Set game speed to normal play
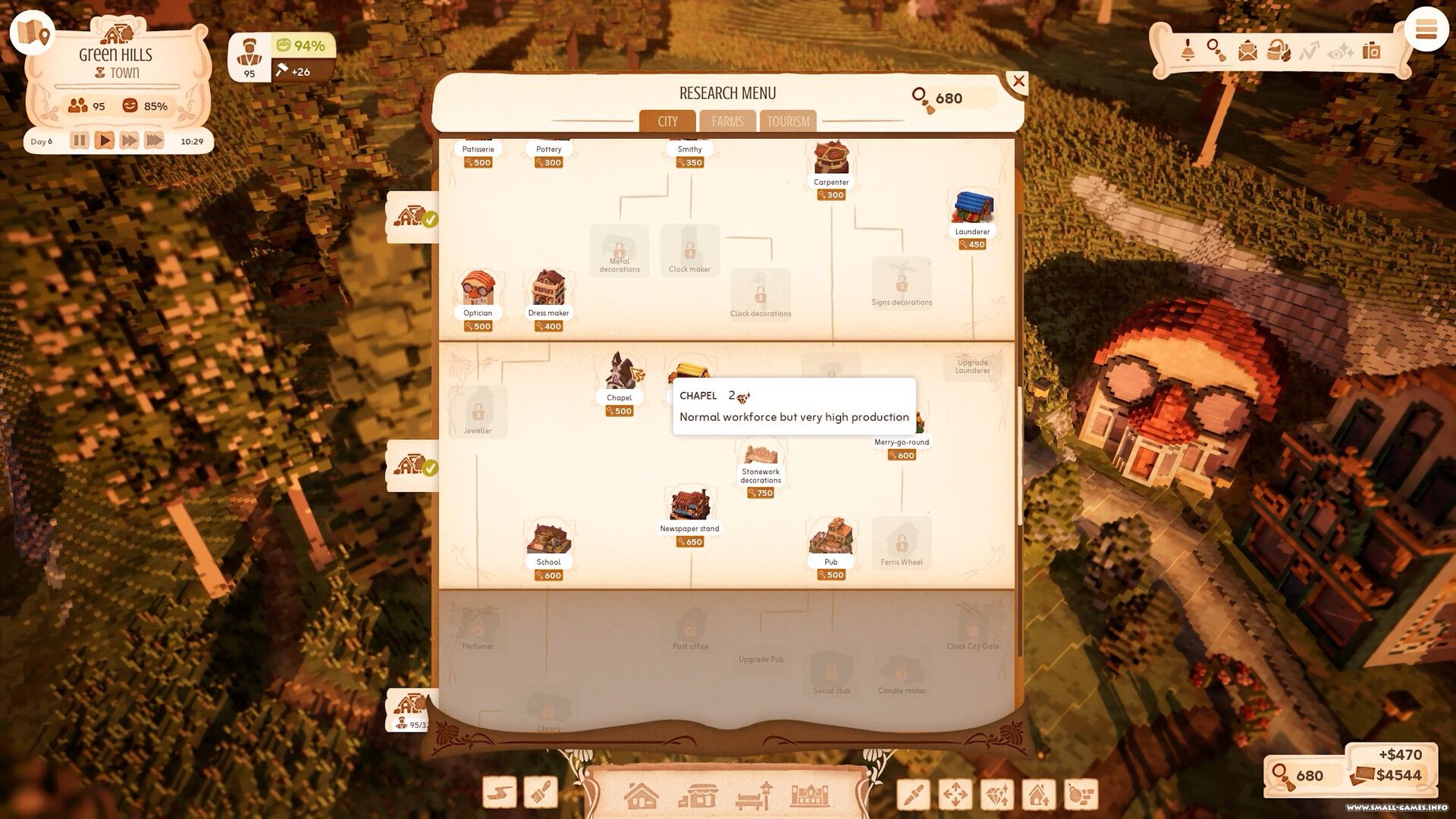 click(105, 141)
